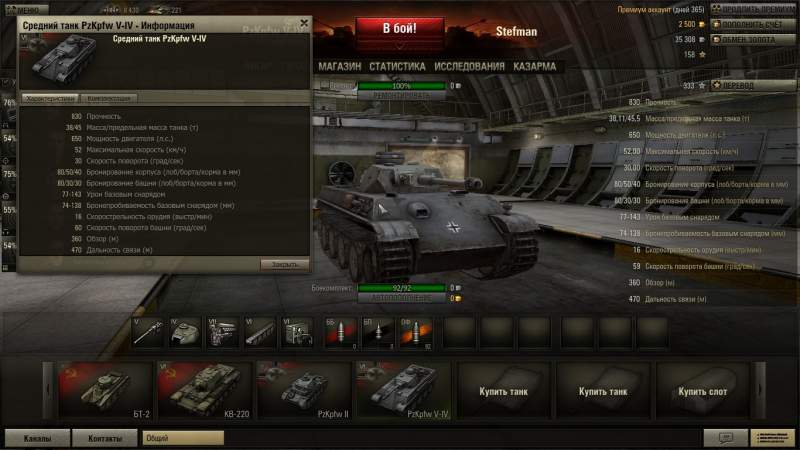Select the КВ-220 tank in the carousel

(x=203, y=389)
